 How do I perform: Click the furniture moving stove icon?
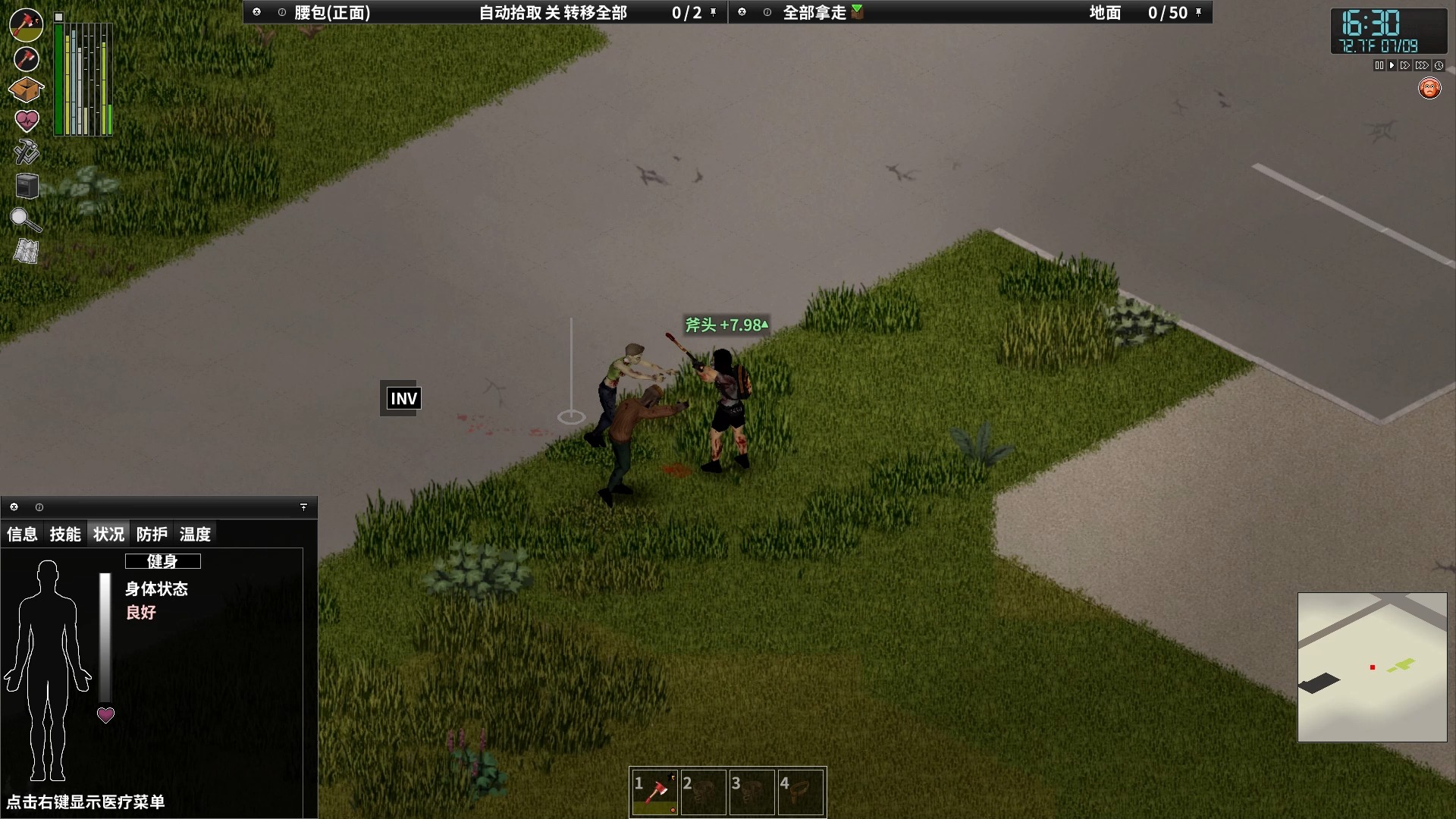[27, 186]
